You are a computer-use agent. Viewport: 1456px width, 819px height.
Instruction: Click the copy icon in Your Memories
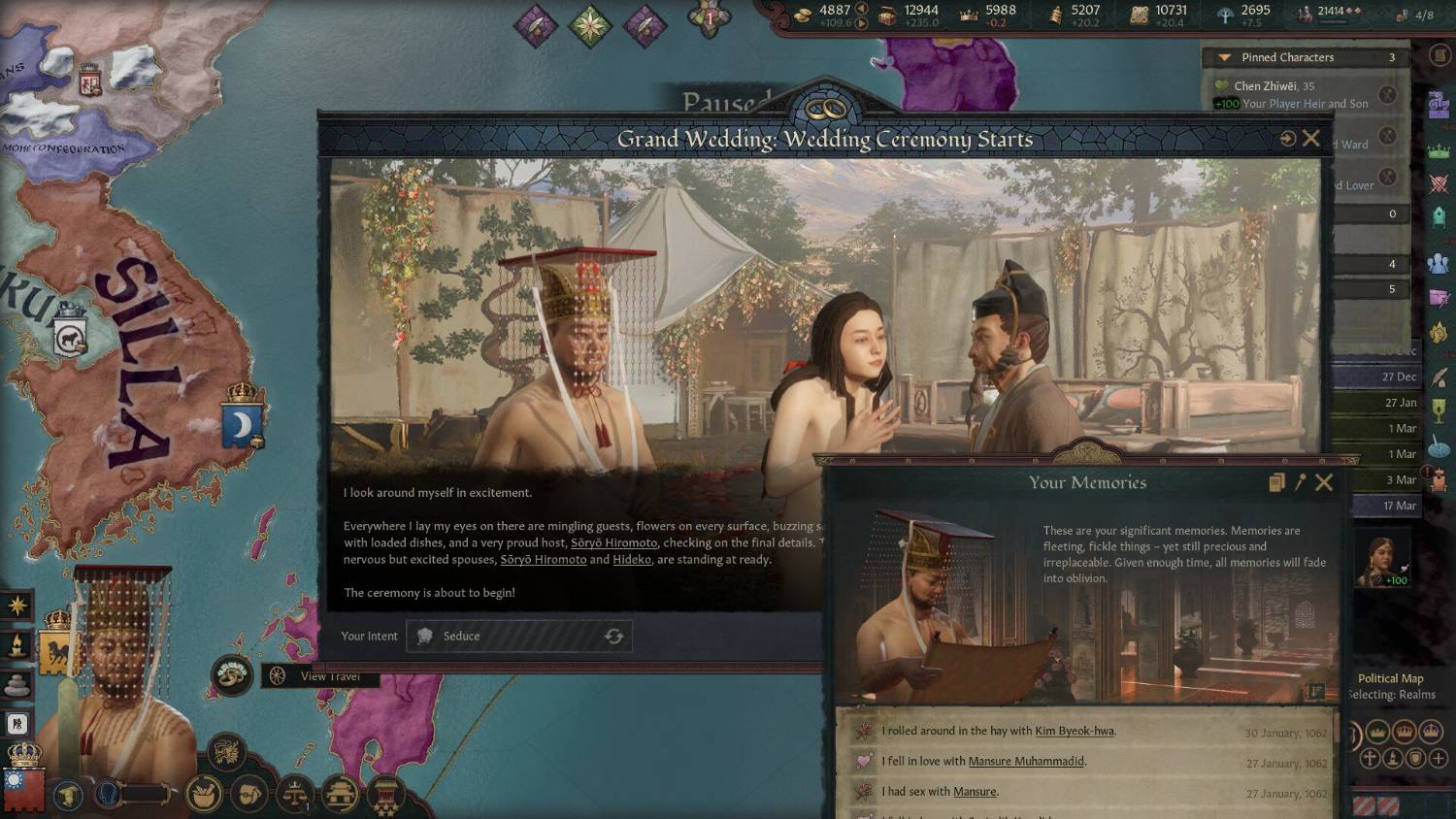click(1276, 482)
